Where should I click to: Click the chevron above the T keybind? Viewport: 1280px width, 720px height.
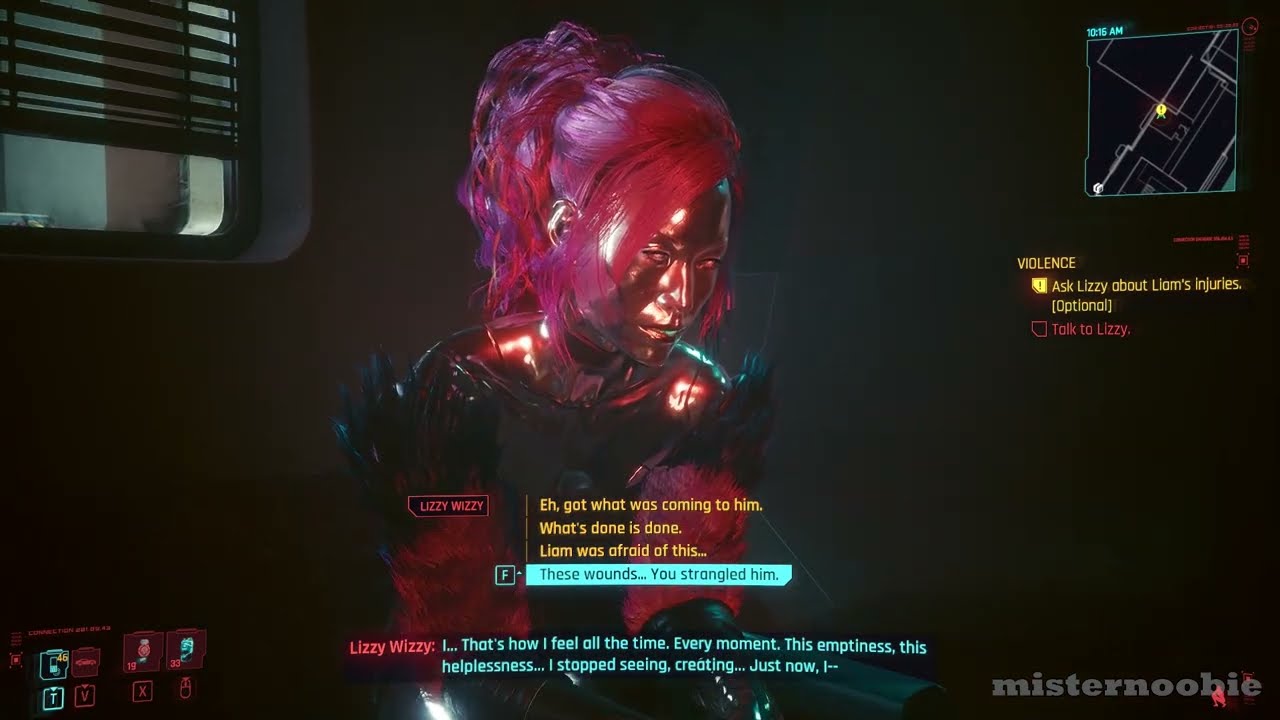pos(52,686)
